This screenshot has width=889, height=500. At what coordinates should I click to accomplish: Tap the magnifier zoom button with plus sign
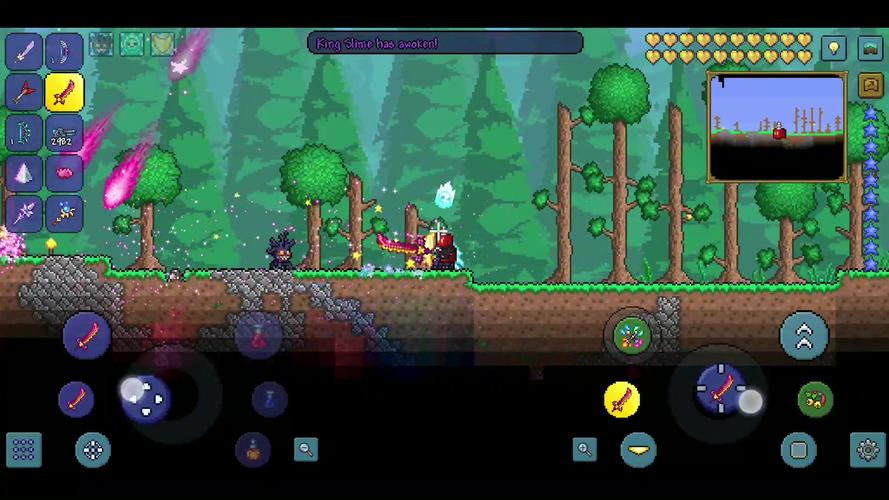point(585,450)
